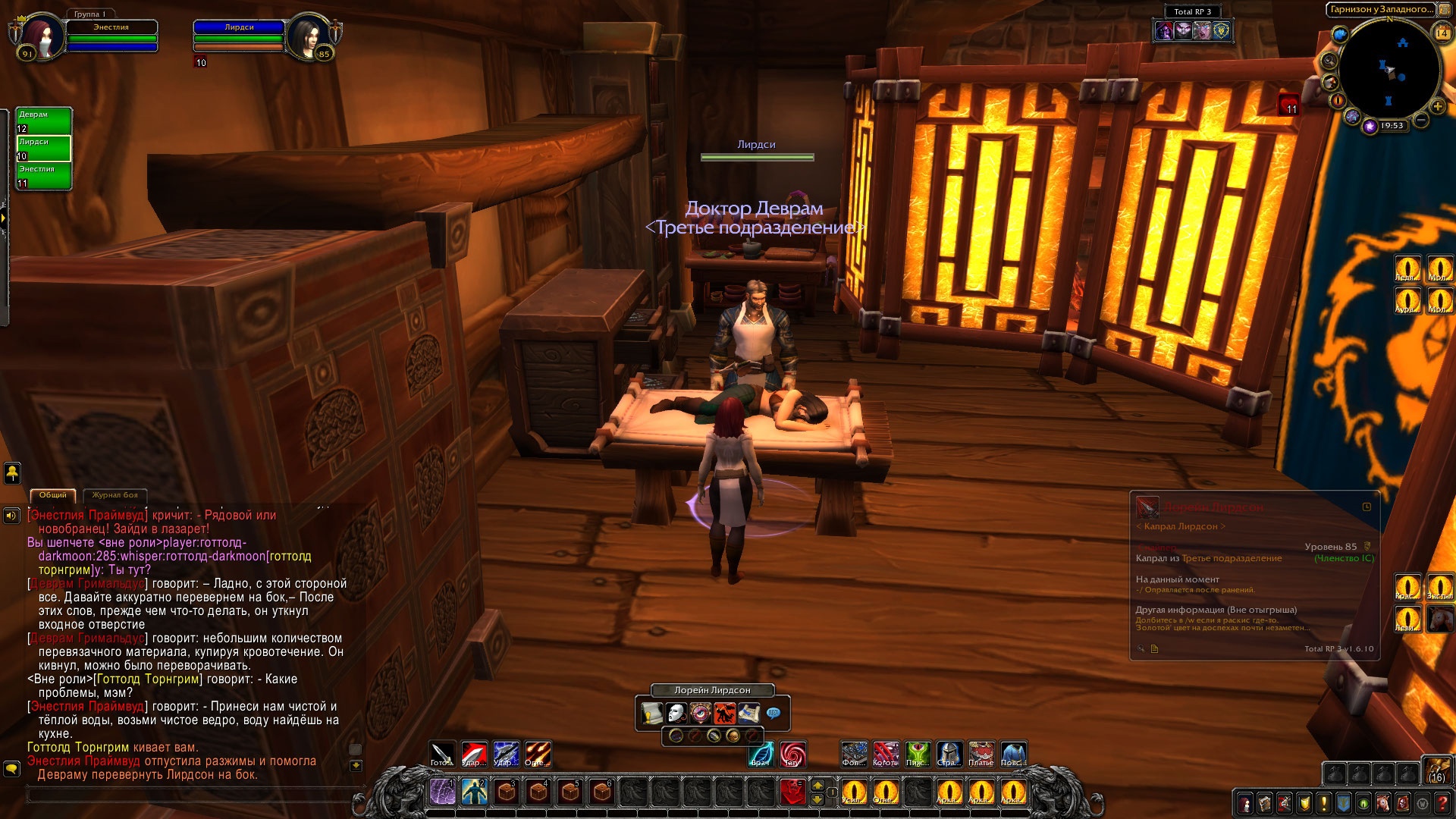Click the Alliance lion icon in Total RP 3 bar

click(1222, 30)
